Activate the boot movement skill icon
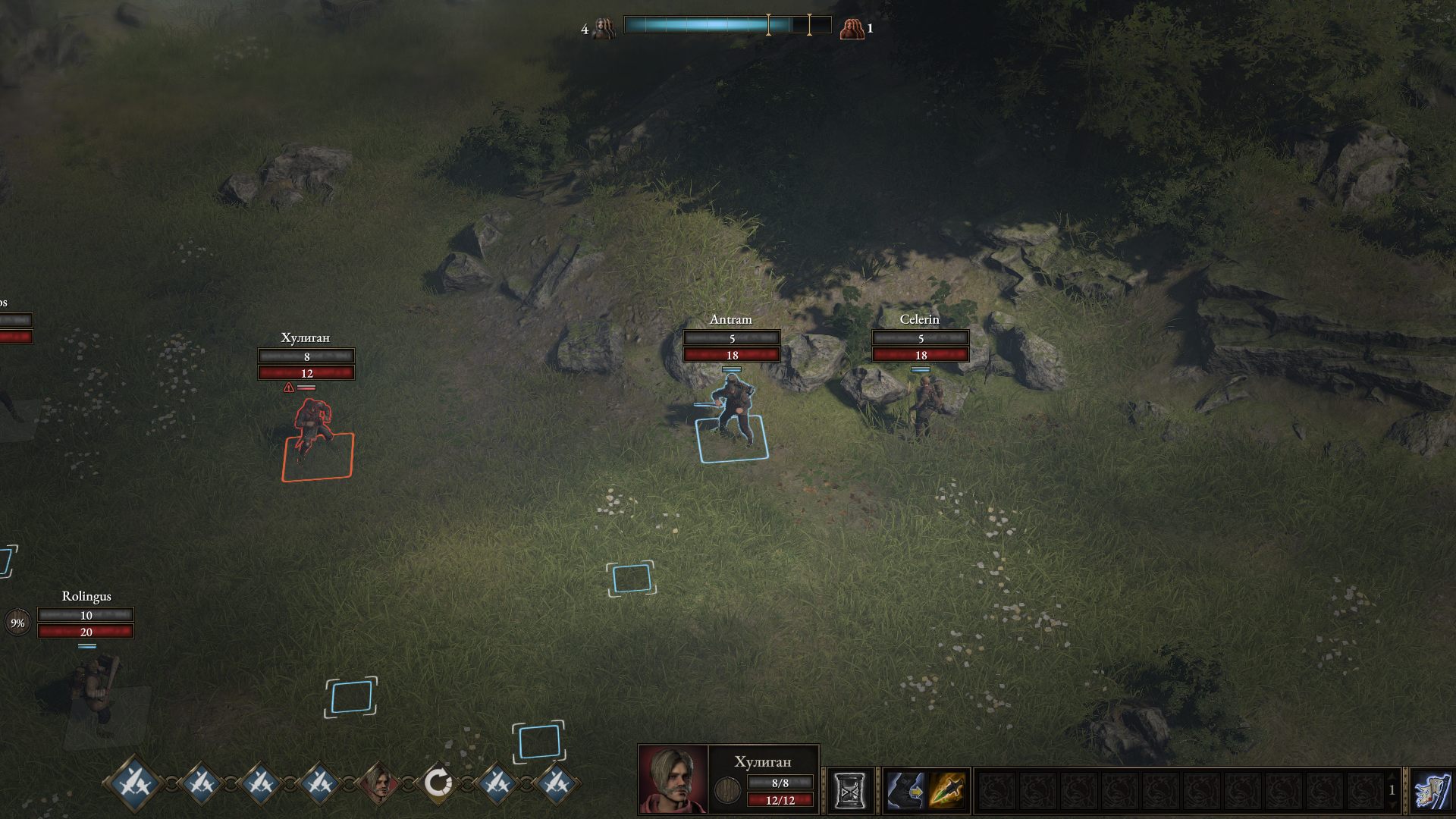 (907, 789)
